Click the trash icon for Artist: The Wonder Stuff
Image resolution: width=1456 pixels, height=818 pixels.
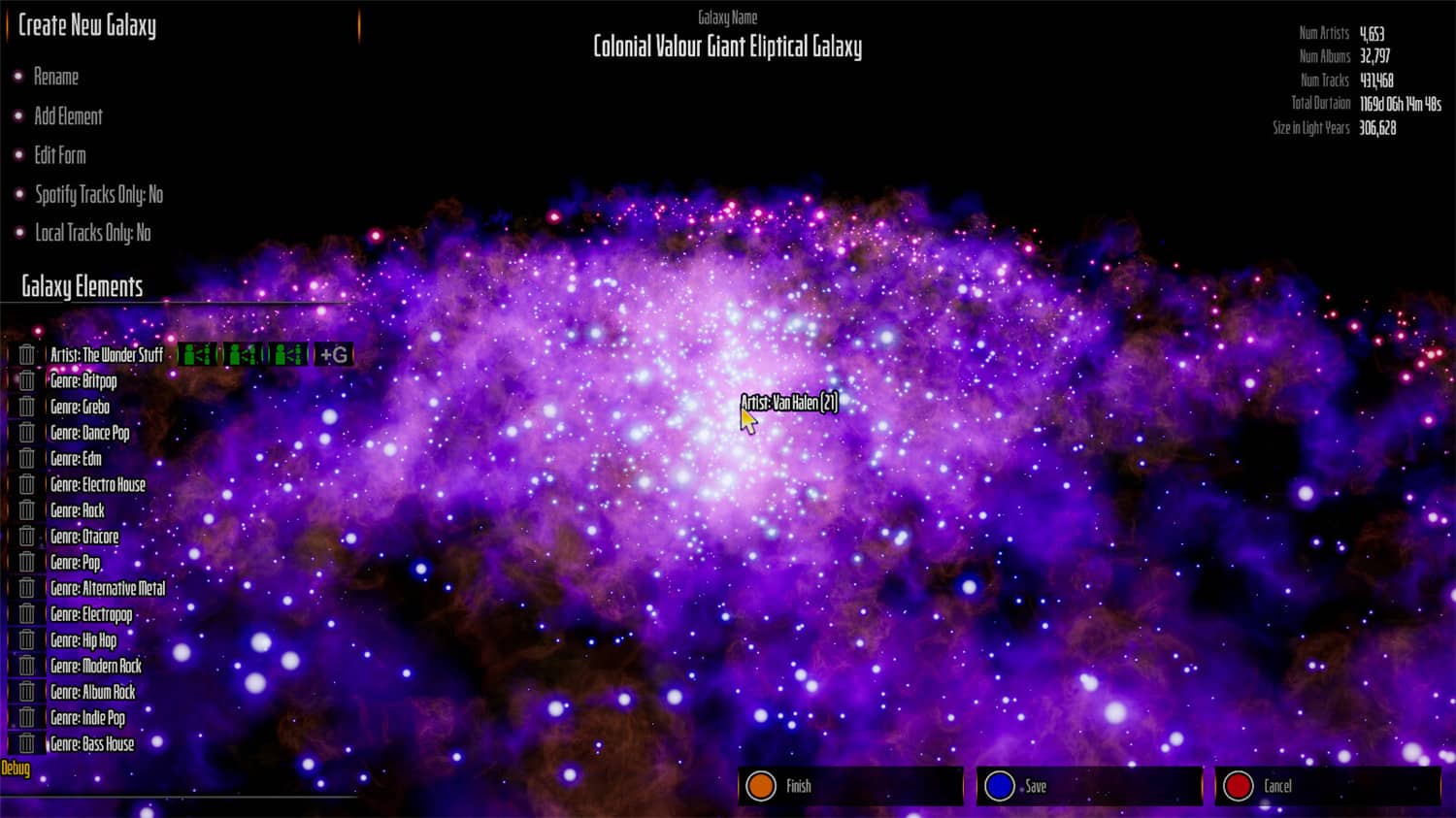point(26,354)
